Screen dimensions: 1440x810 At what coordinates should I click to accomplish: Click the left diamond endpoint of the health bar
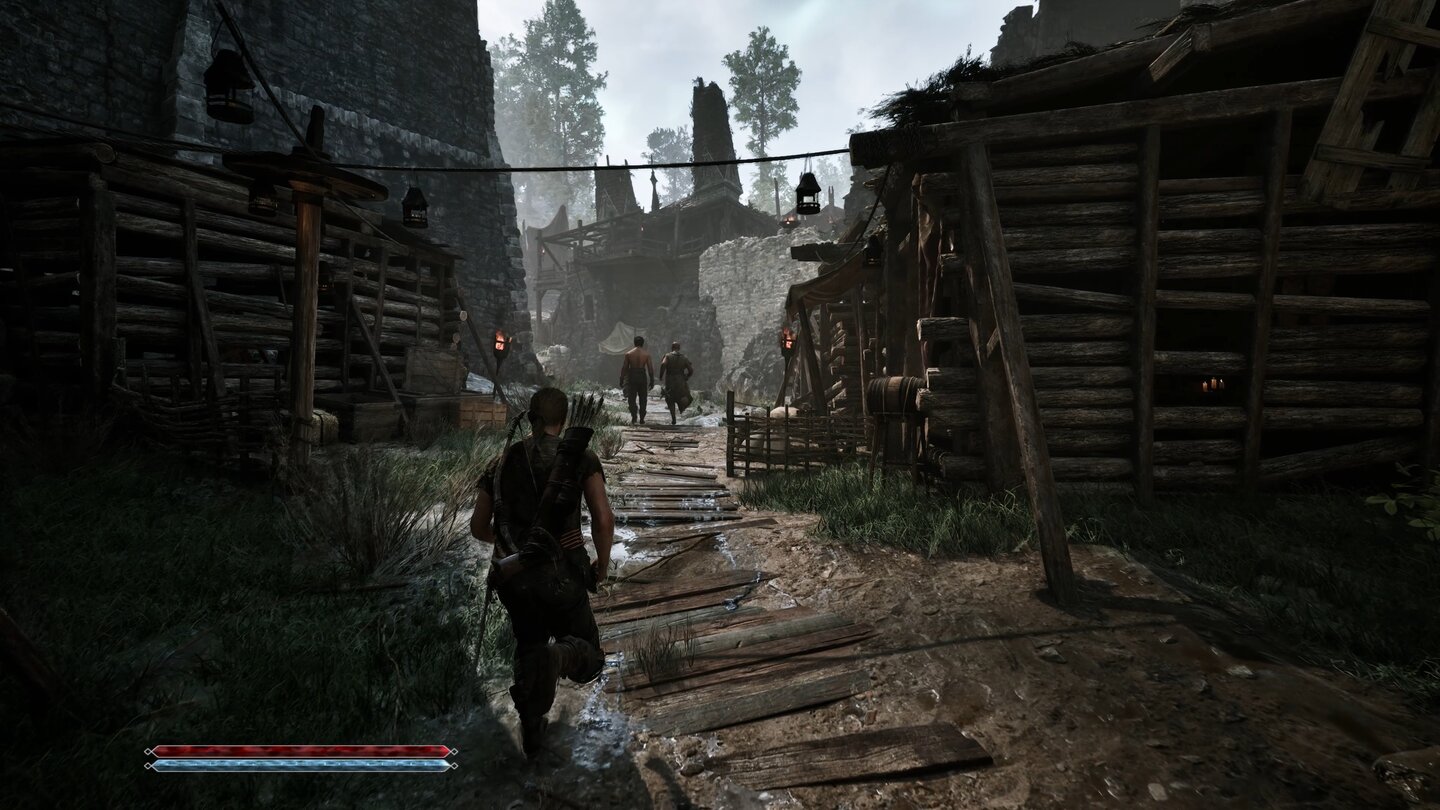tap(150, 752)
